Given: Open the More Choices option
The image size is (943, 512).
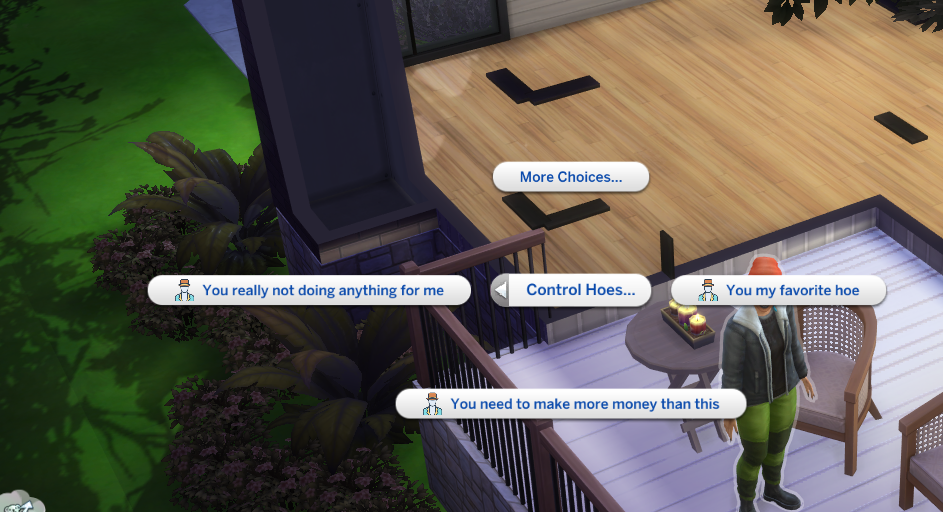Looking at the screenshot, I should 570,177.
